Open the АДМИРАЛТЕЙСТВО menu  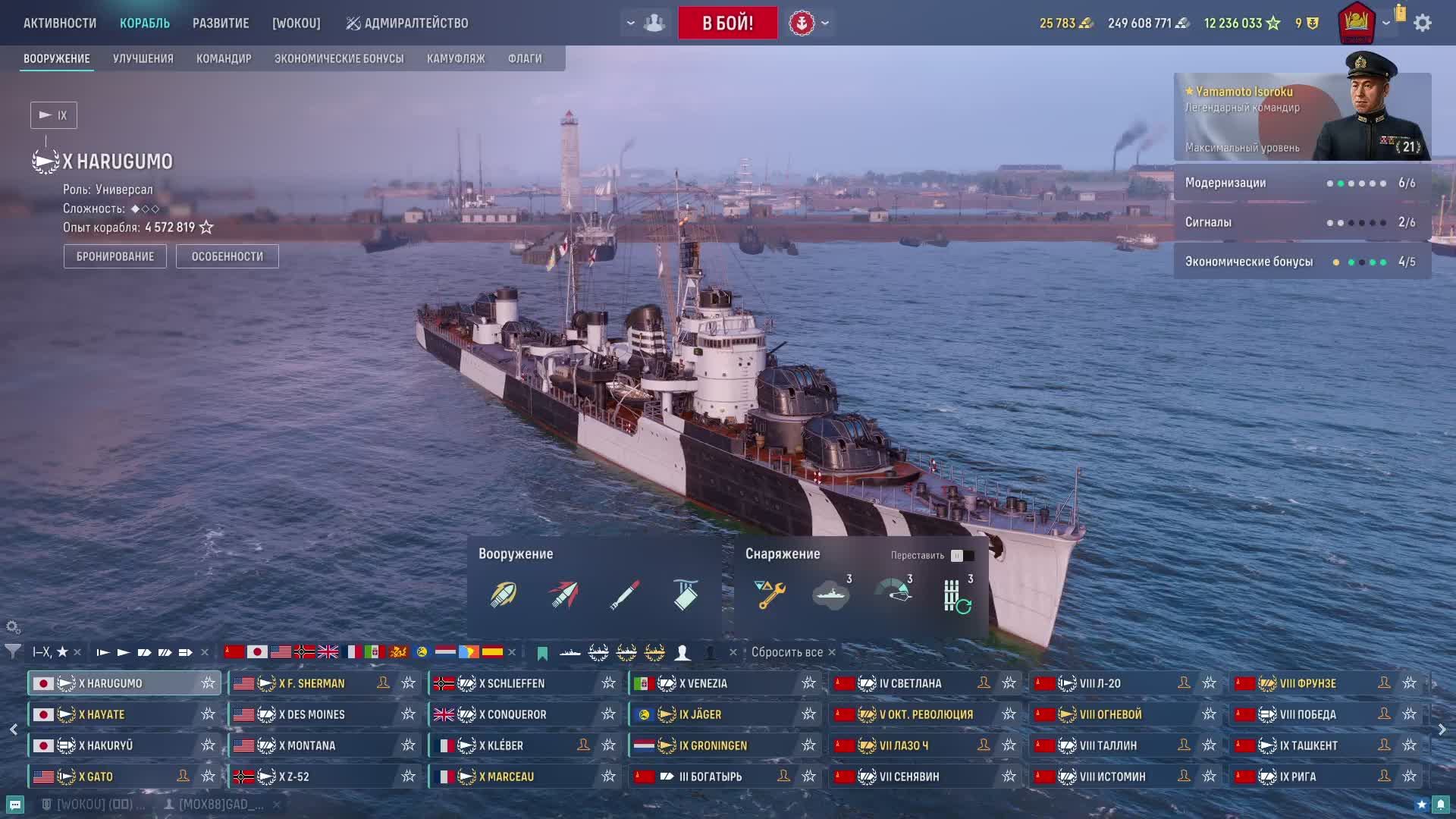point(407,24)
